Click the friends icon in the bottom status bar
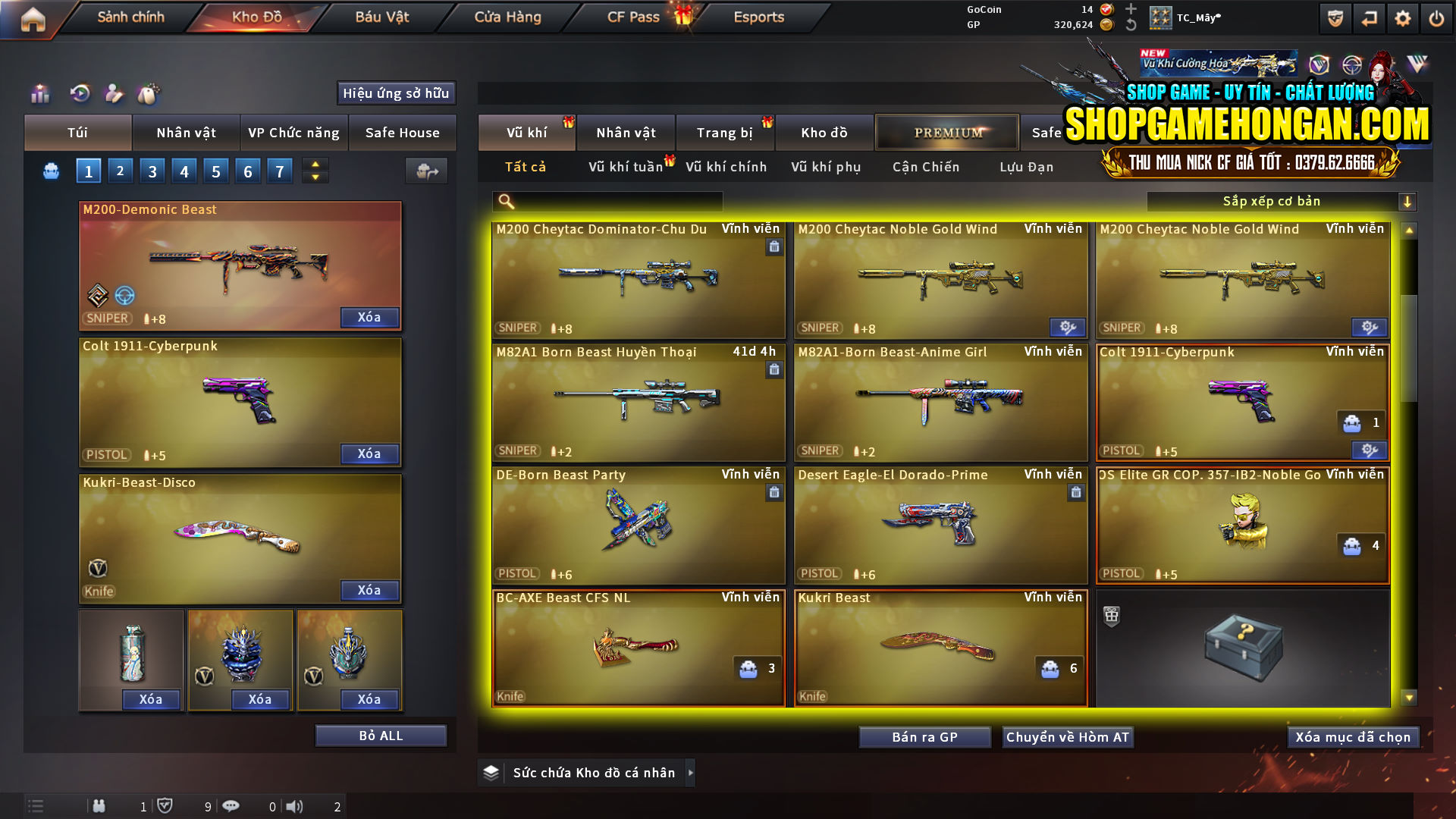Screen dimensions: 1456x819 pyautogui.click(x=99, y=806)
